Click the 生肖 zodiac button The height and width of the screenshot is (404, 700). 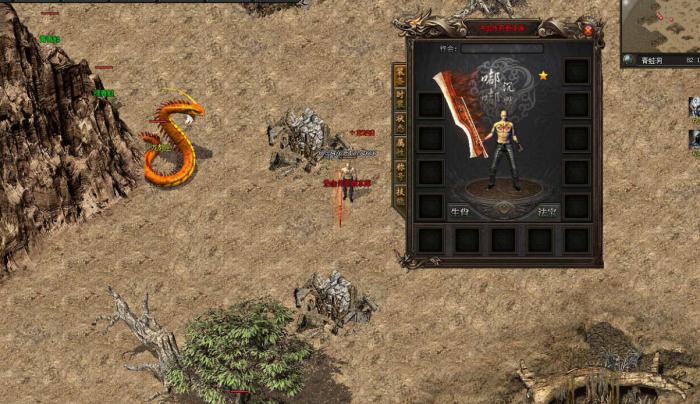pos(460,211)
